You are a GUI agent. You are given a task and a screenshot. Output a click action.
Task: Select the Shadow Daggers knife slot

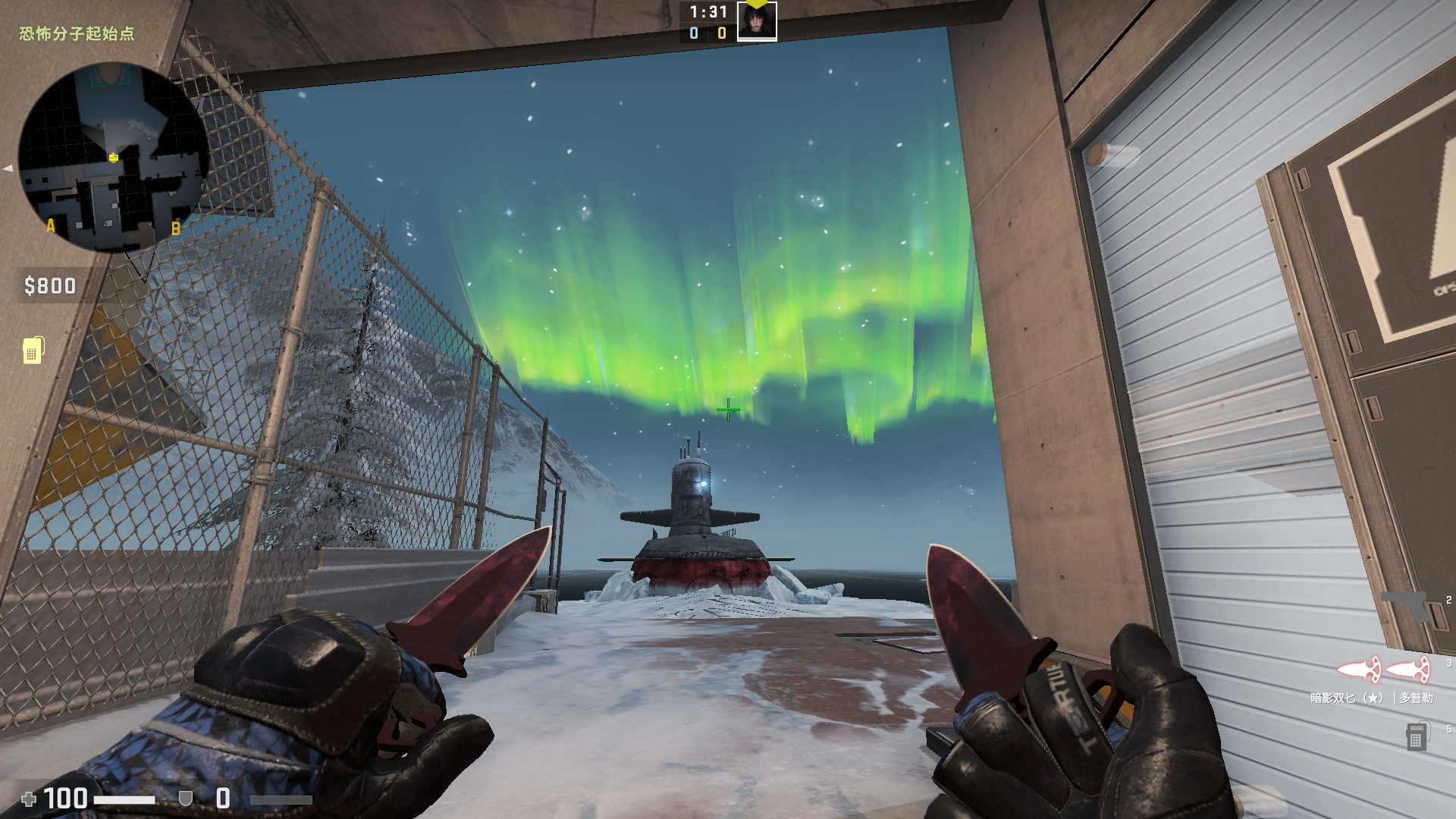(x=1382, y=670)
